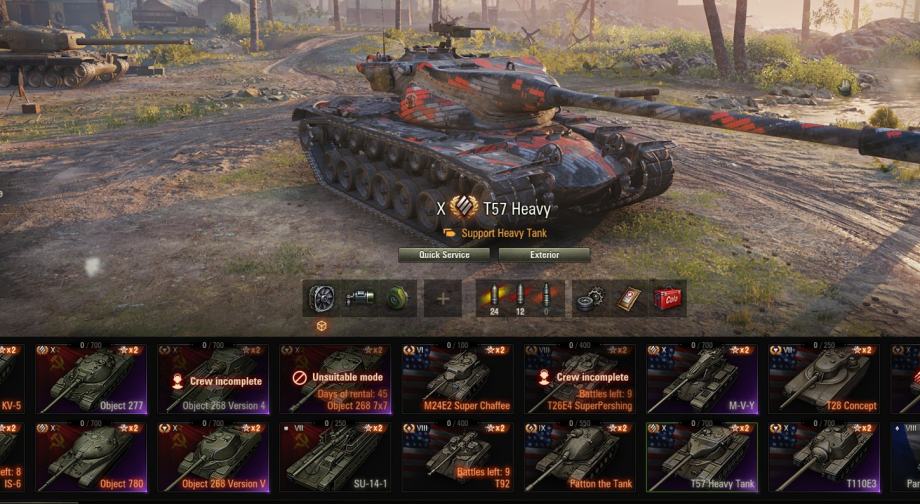Select the repair kit consumable slot
Image resolution: width=920 pixels, height=504 pixels.
click(x=589, y=298)
